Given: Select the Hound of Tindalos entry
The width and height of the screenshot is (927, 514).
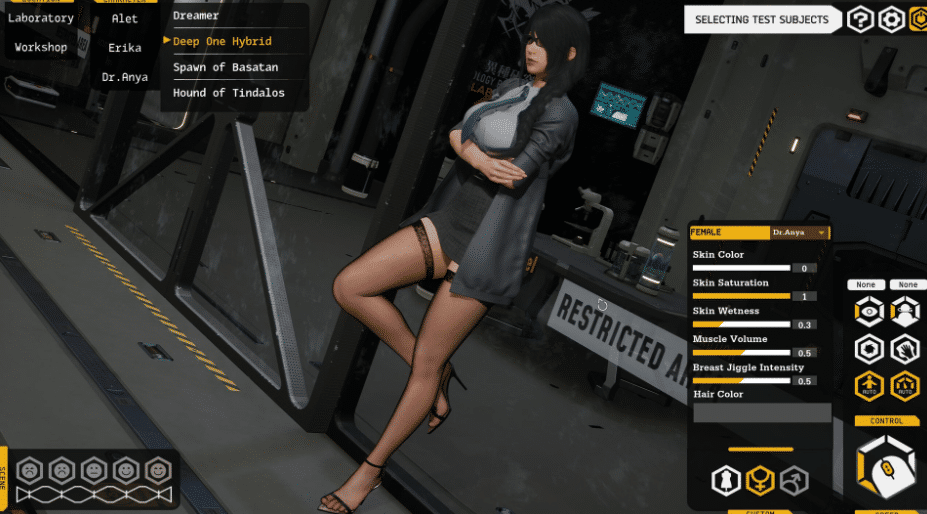Looking at the screenshot, I should click(x=228, y=93).
